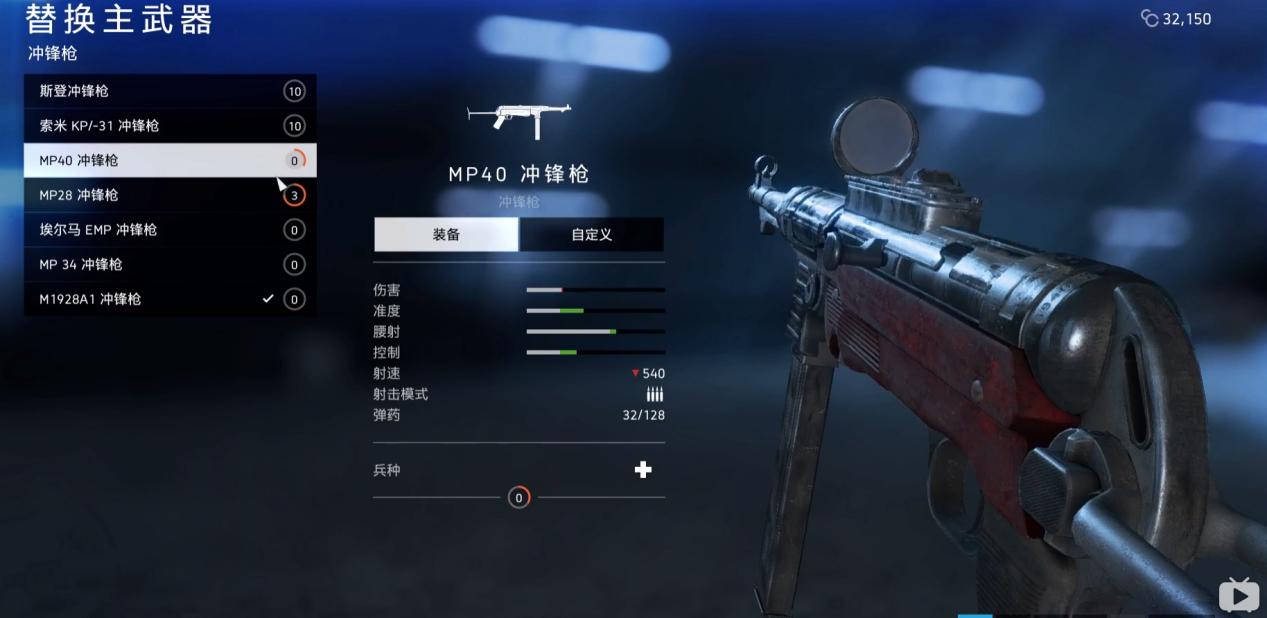The height and width of the screenshot is (618, 1267).
Task: Expand the 兵种 plus icon
Action: pyautogui.click(x=643, y=470)
